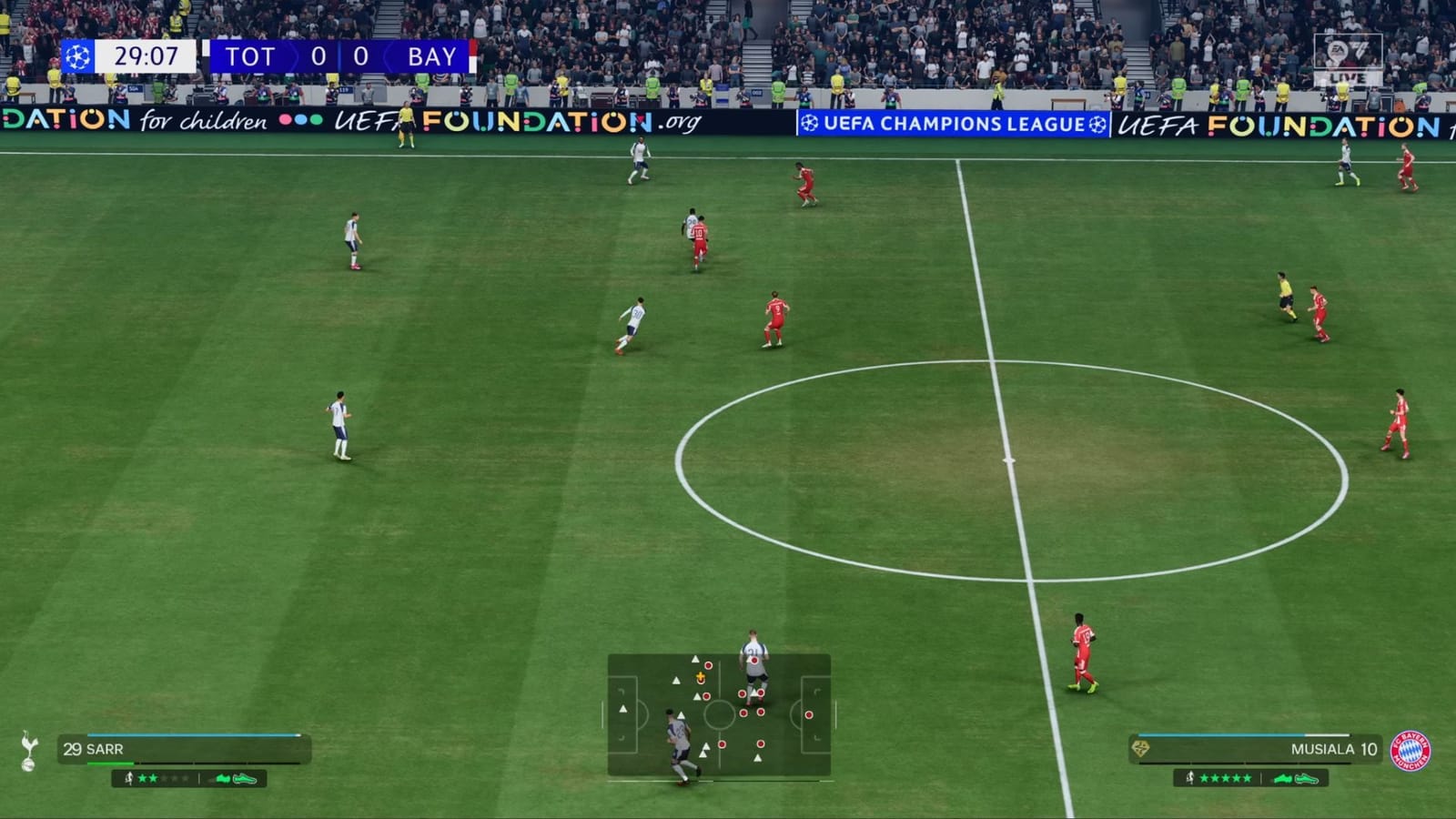This screenshot has width=1456, height=819.
Task: Click the white separator notch left of the score panel
Action: [207, 47]
